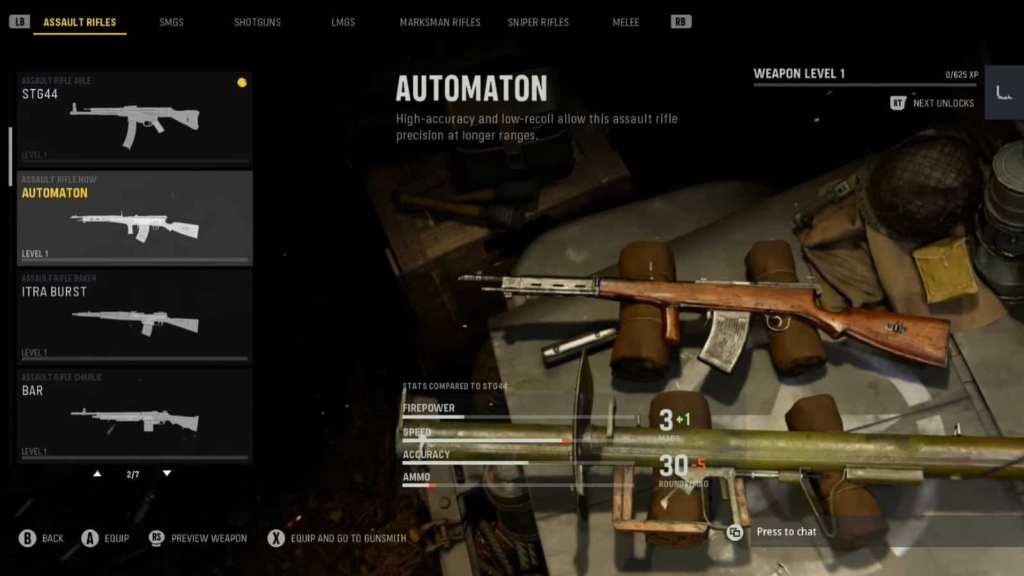Show the Marksman Rifles category
The height and width of the screenshot is (576, 1024).
pos(440,22)
